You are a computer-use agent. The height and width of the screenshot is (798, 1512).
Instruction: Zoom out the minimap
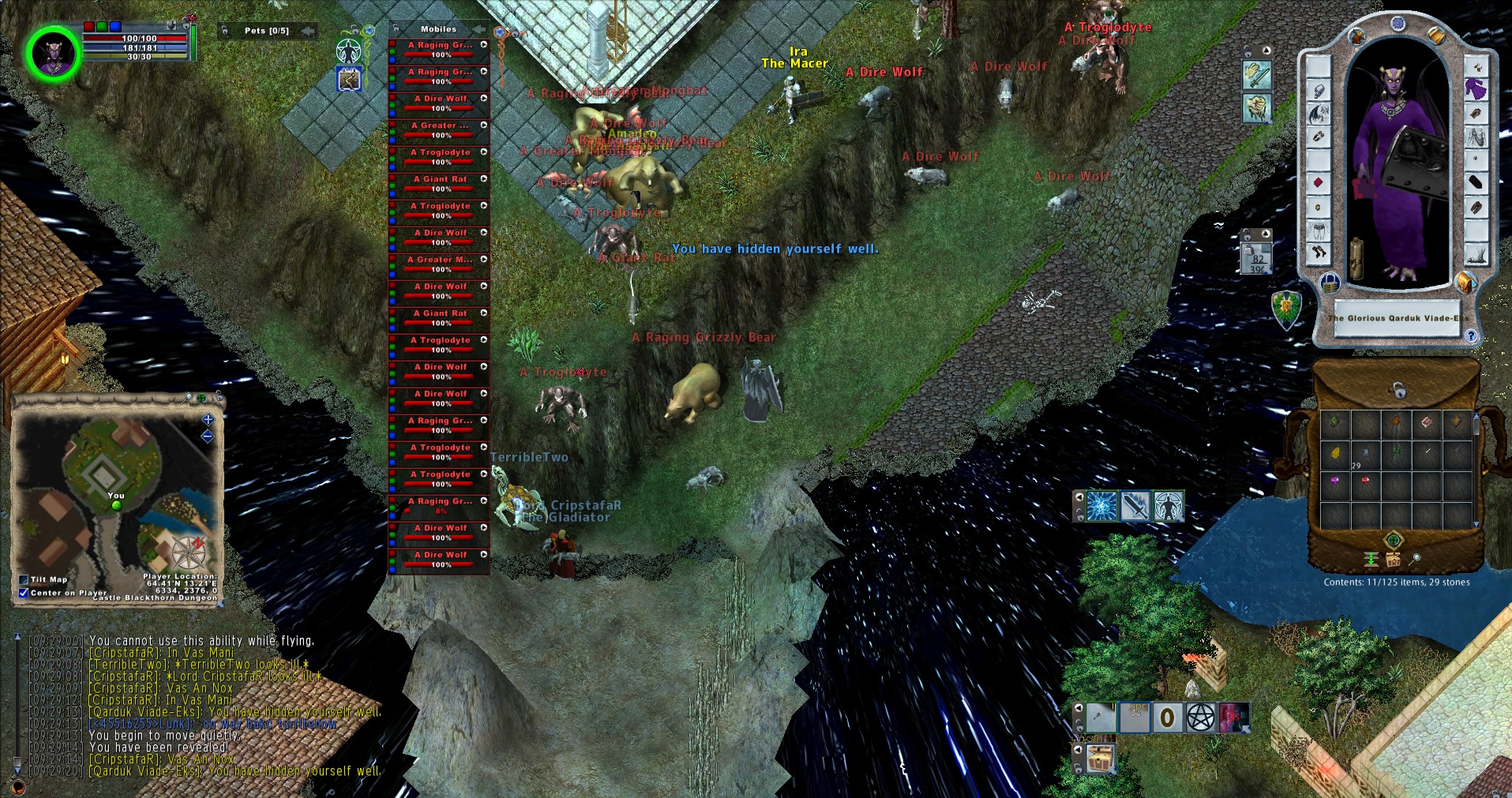point(208,436)
